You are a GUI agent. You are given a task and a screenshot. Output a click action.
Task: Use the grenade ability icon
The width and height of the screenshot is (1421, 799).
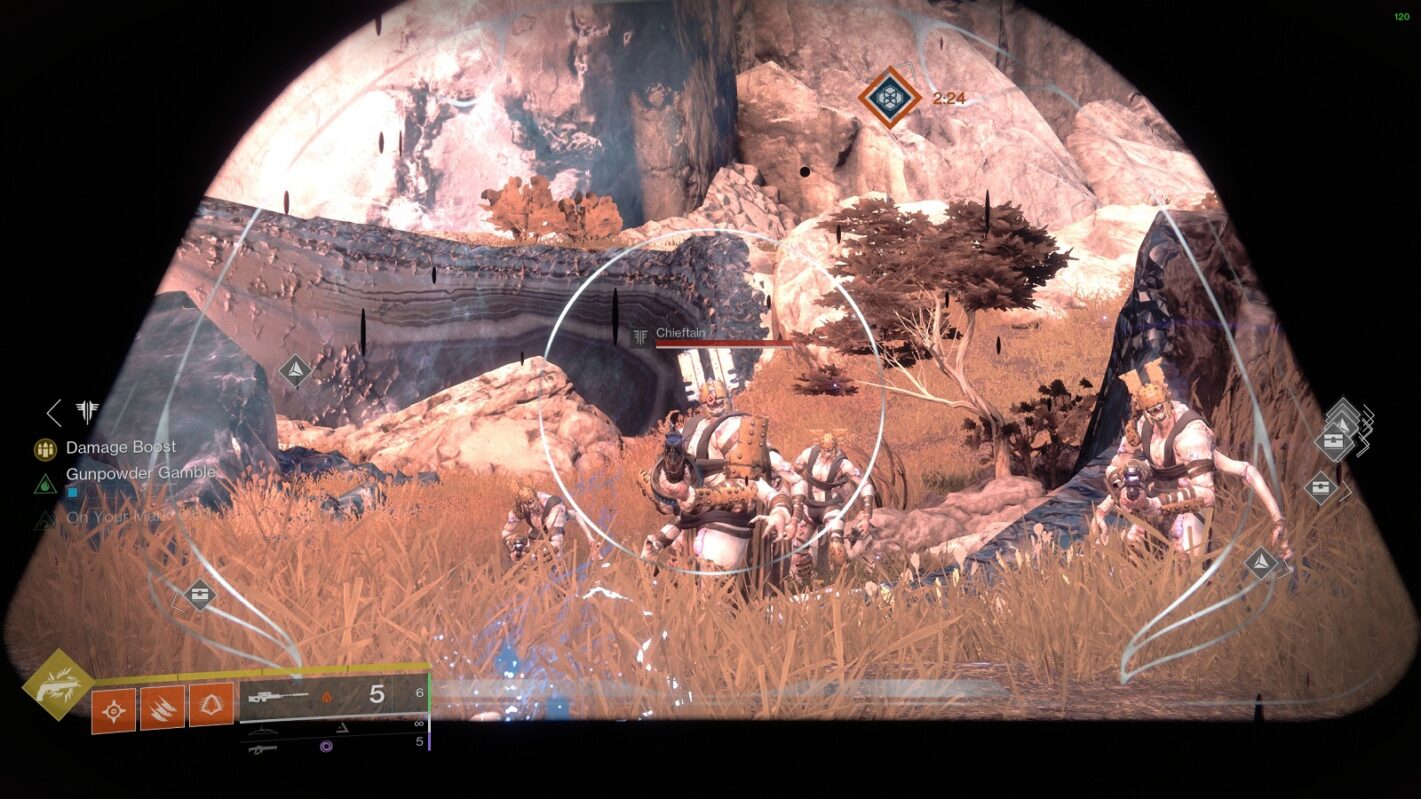pyautogui.click(x=114, y=709)
